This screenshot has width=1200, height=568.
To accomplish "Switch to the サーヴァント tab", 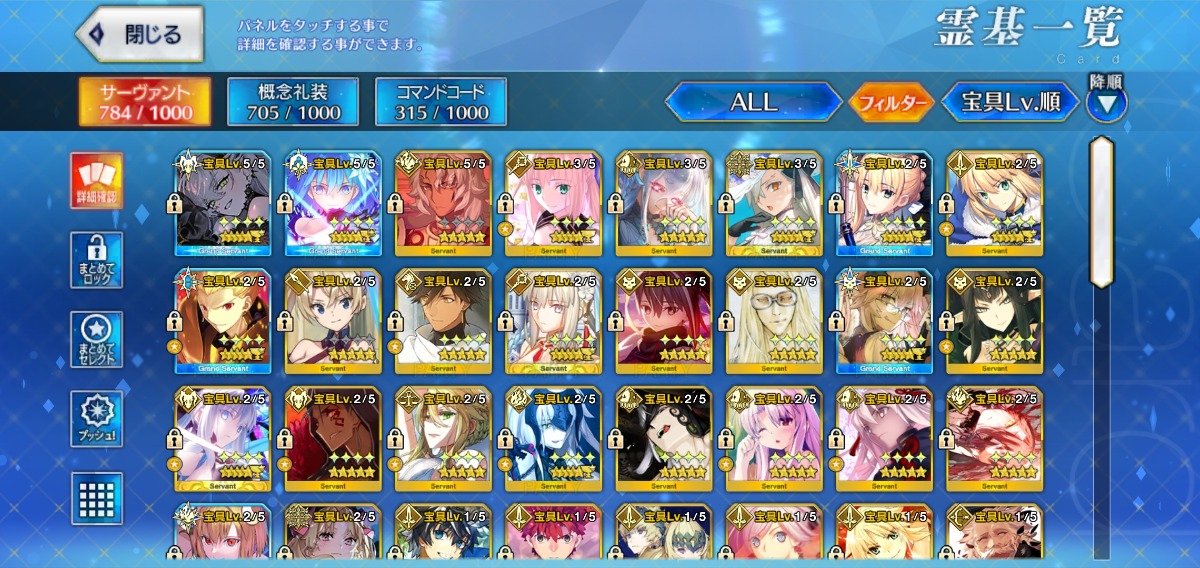I will [146, 101].
